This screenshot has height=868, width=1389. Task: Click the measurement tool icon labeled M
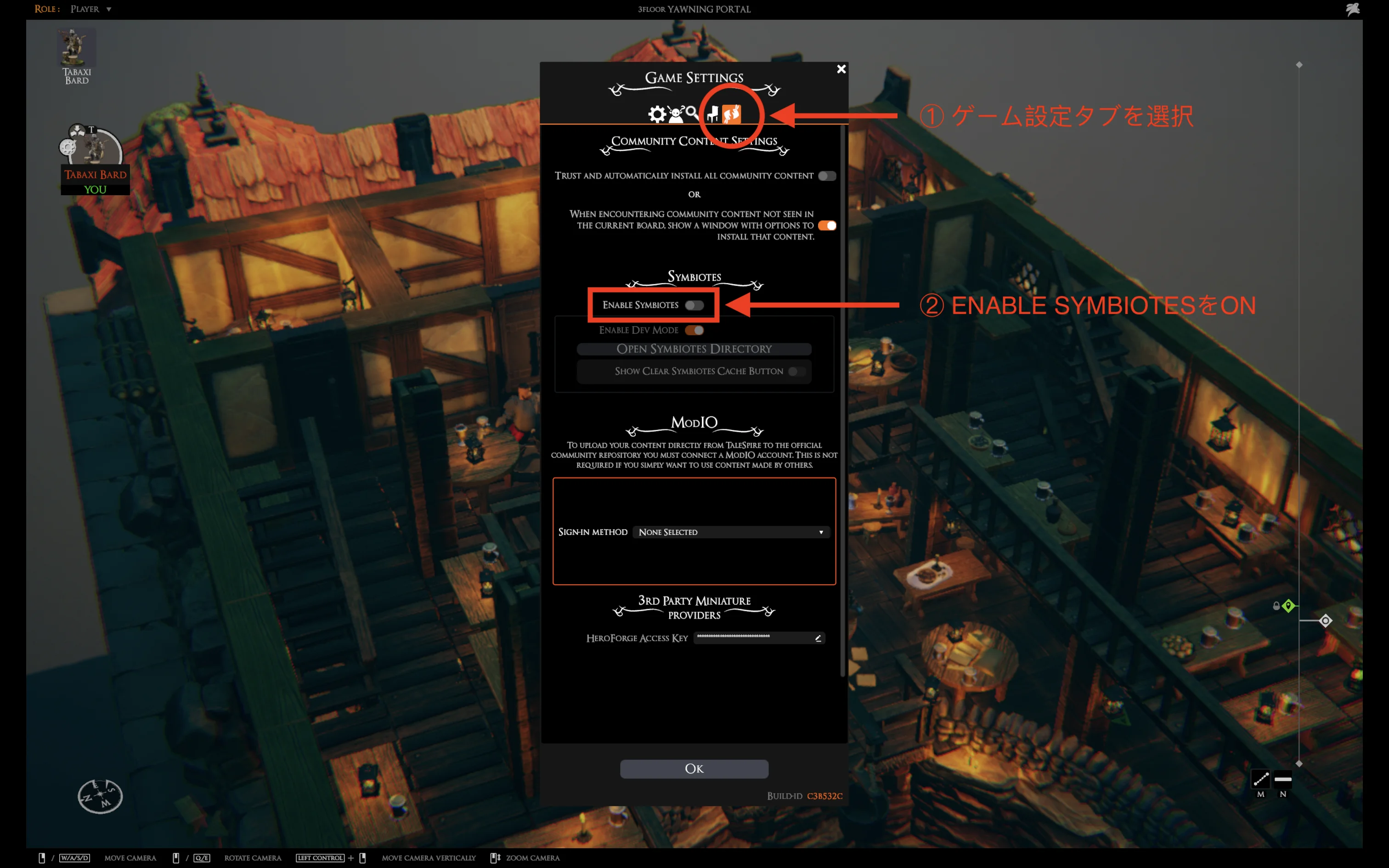pyautogui.click(x=1260, y=778)
